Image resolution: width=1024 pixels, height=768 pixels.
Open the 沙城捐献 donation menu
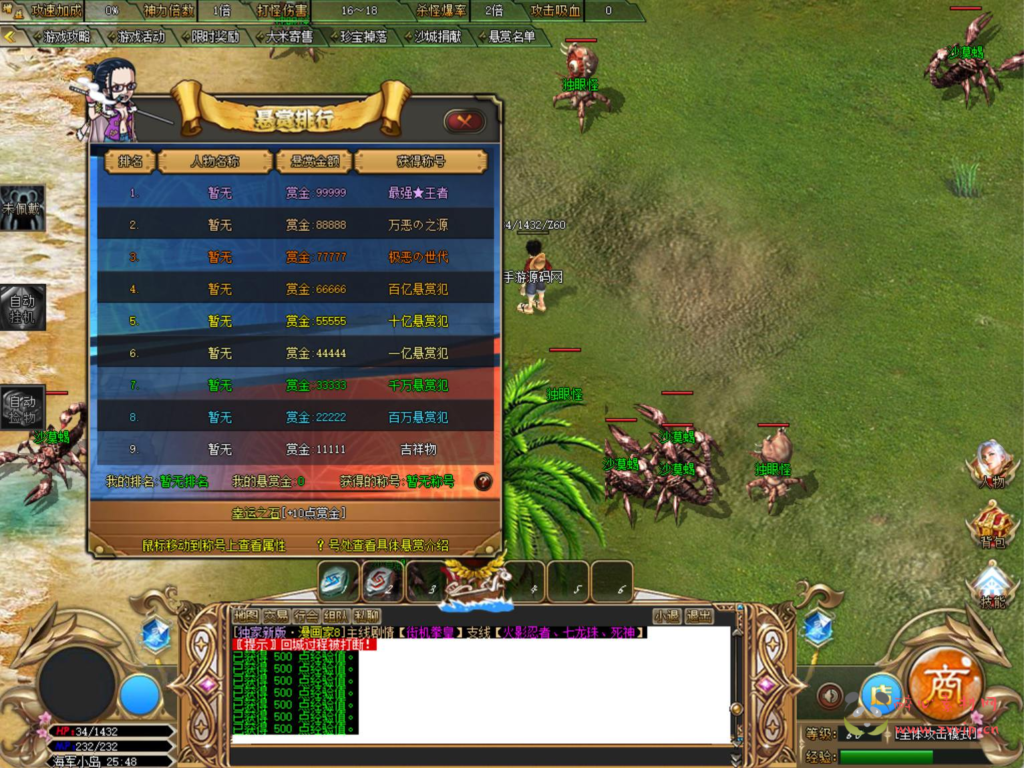click(x=438, y=36)
